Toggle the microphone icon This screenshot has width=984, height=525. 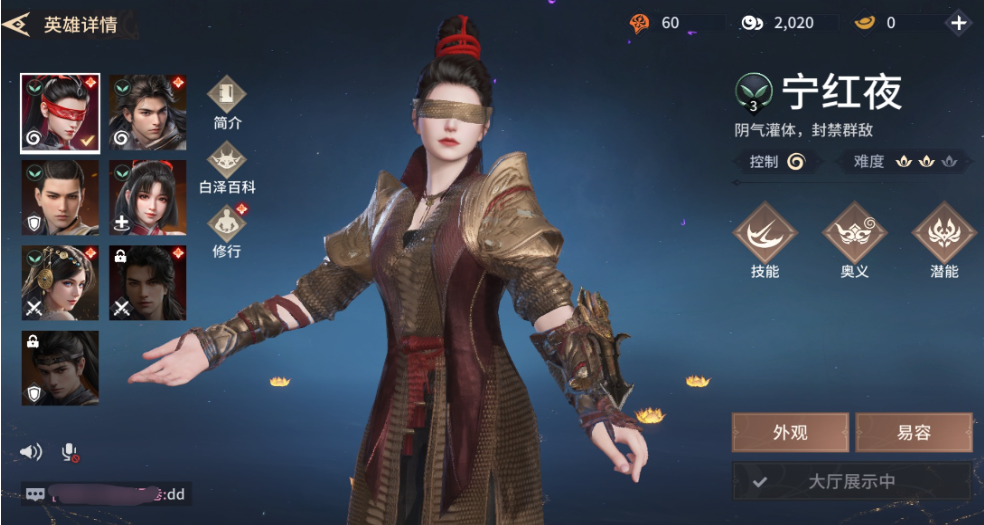click(70, 452)
